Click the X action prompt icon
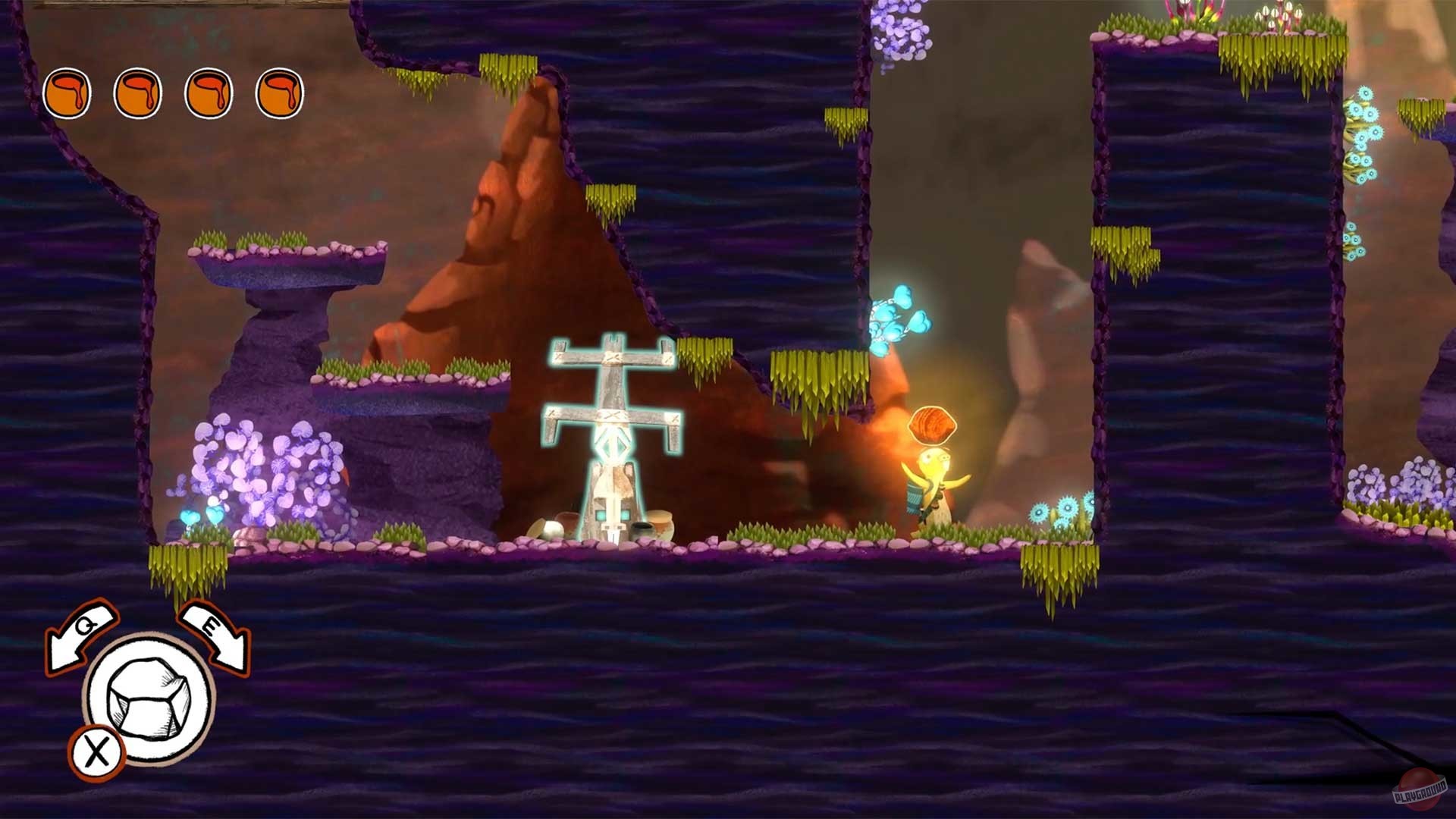This screenshot has width=1456, height=819. pyautogui.click(x=97, y=753)
